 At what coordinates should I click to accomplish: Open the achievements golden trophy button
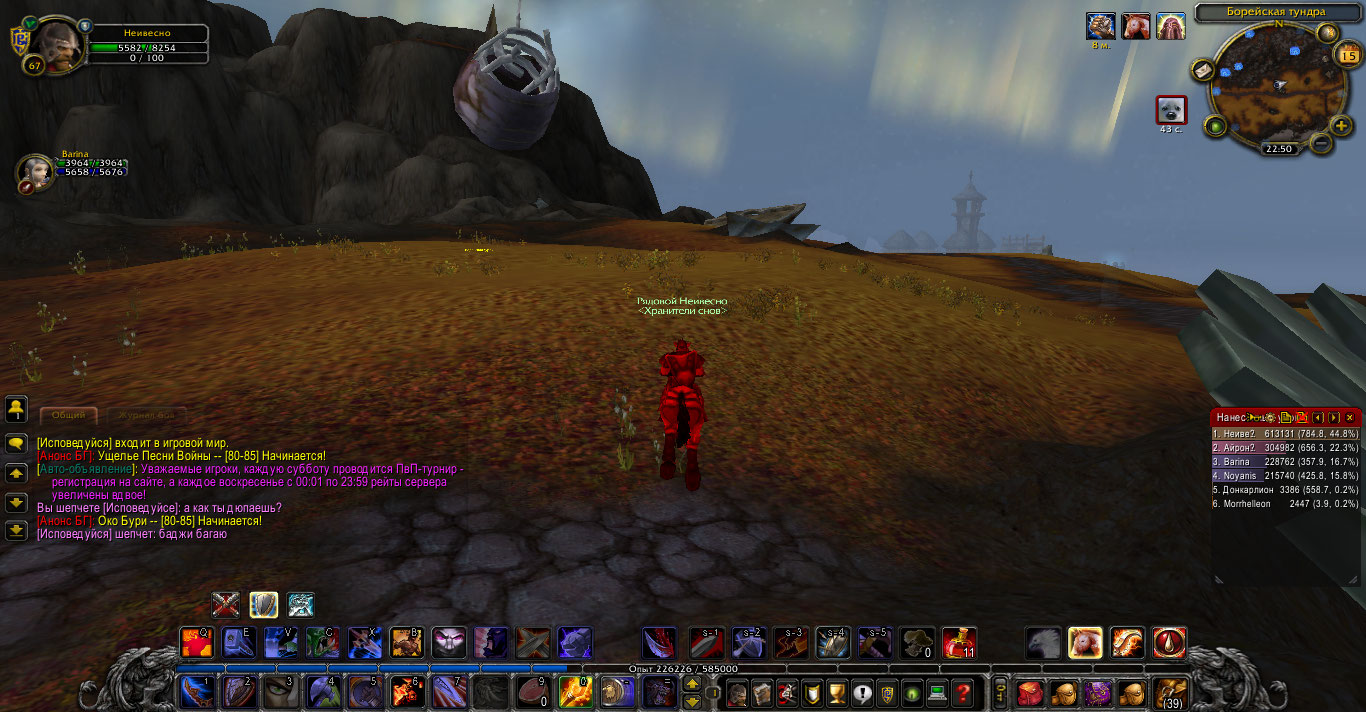tap(838, 692)
